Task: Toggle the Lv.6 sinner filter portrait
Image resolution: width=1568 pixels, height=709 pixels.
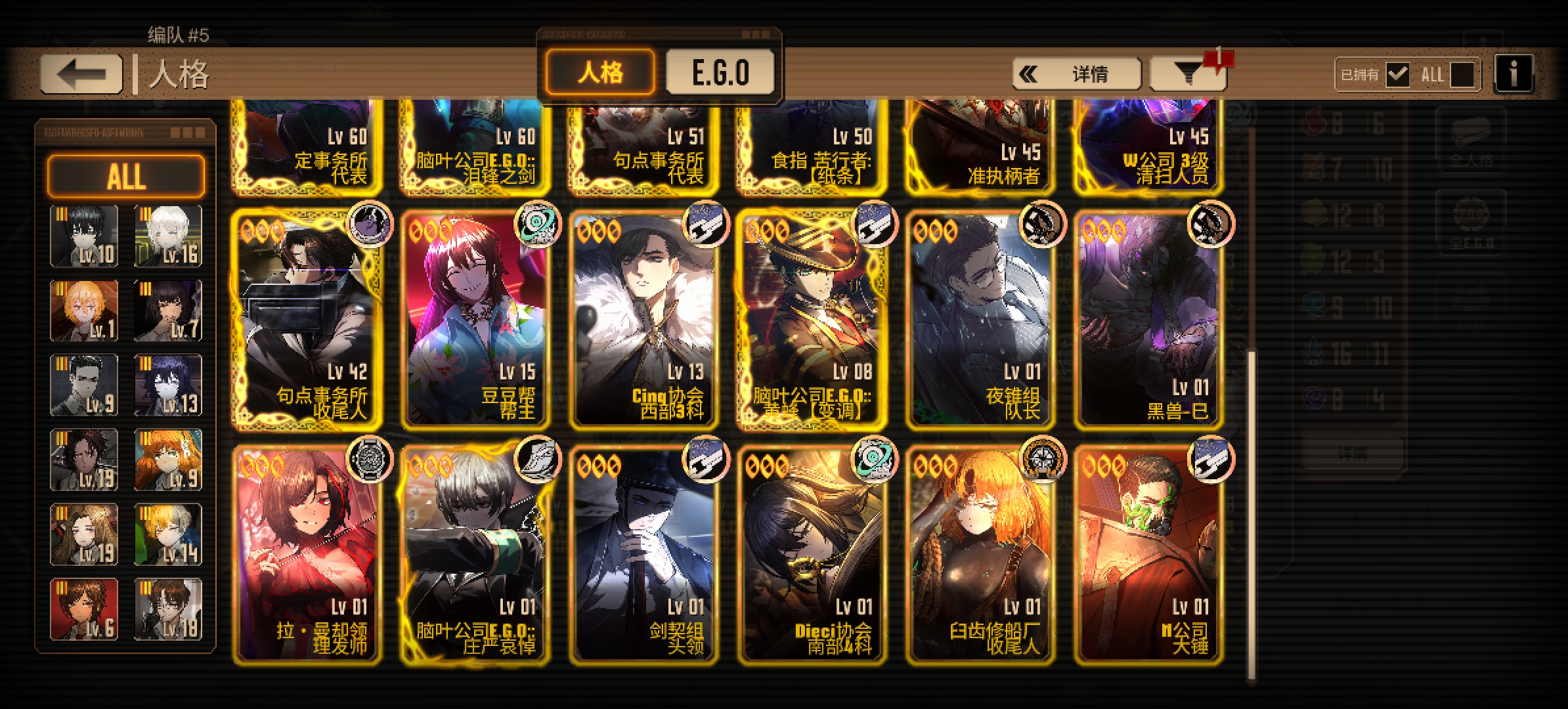Action: [84, 609]
